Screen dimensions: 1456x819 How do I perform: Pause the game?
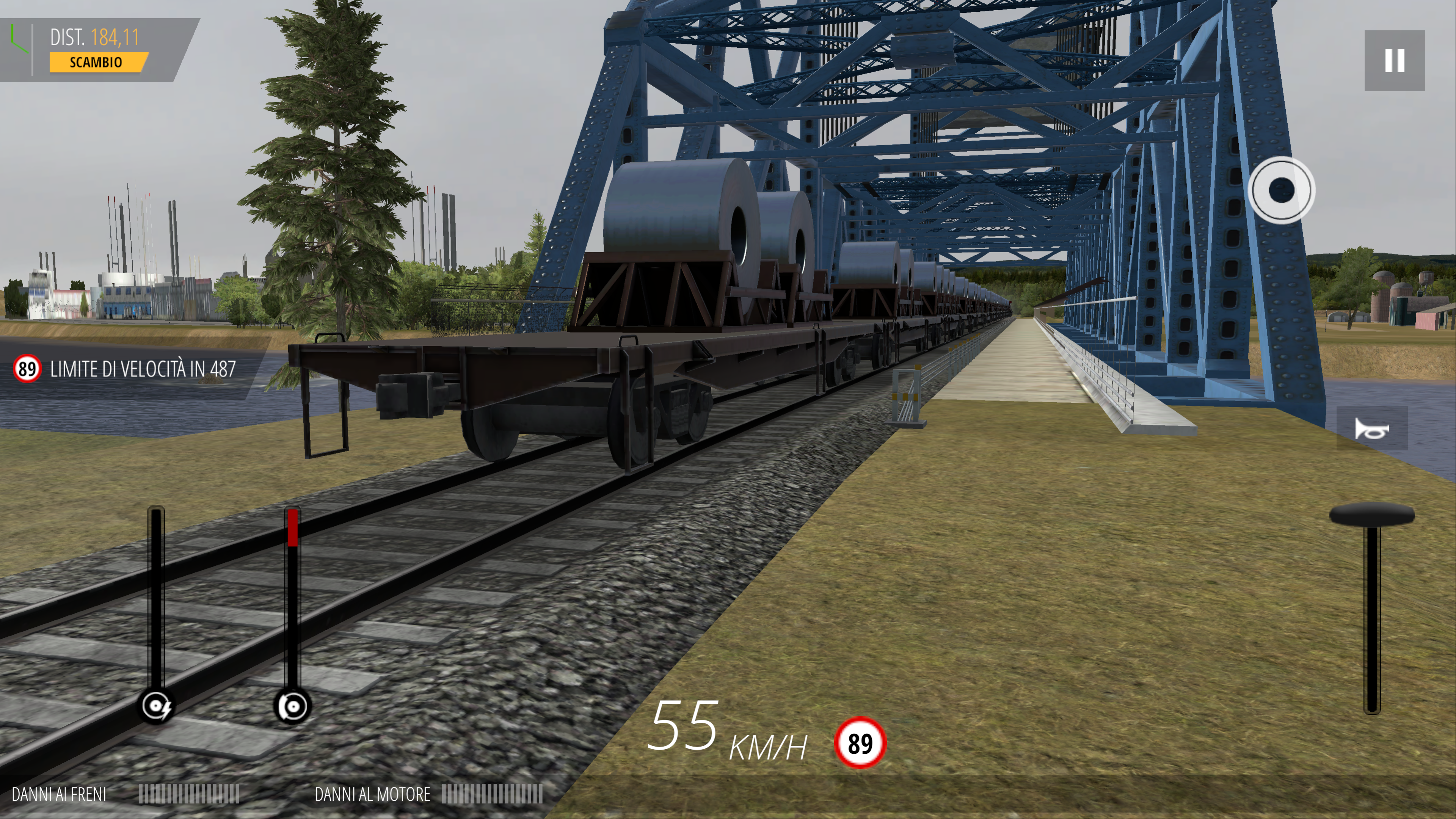coord(1394,61)
